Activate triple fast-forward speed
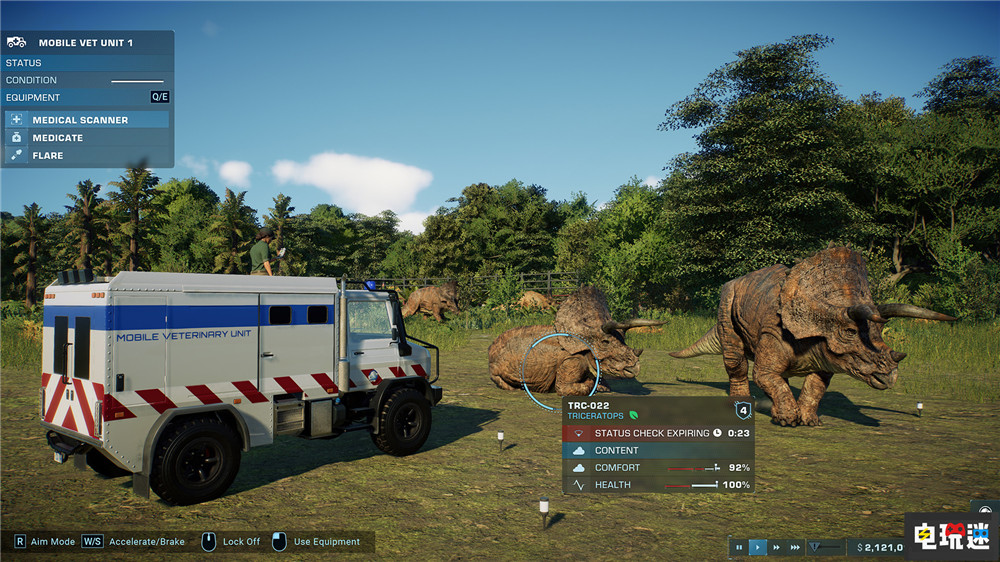1000x562 pixels. (795, 547)
